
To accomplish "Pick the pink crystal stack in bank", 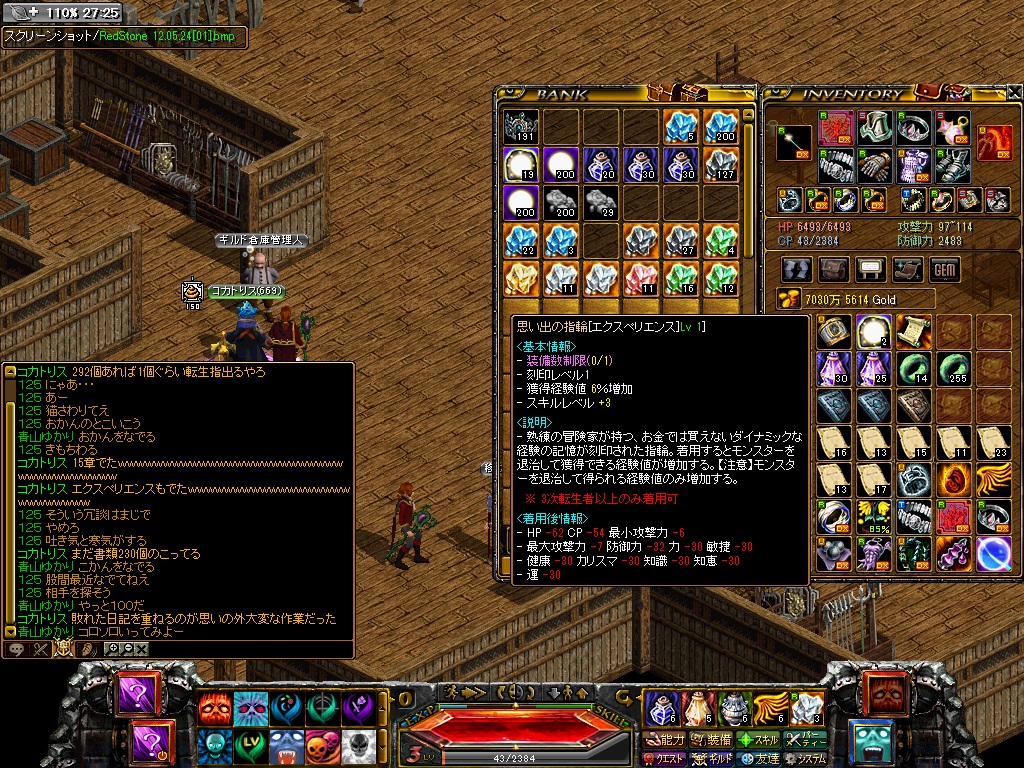I will click(x=640, y=278).
